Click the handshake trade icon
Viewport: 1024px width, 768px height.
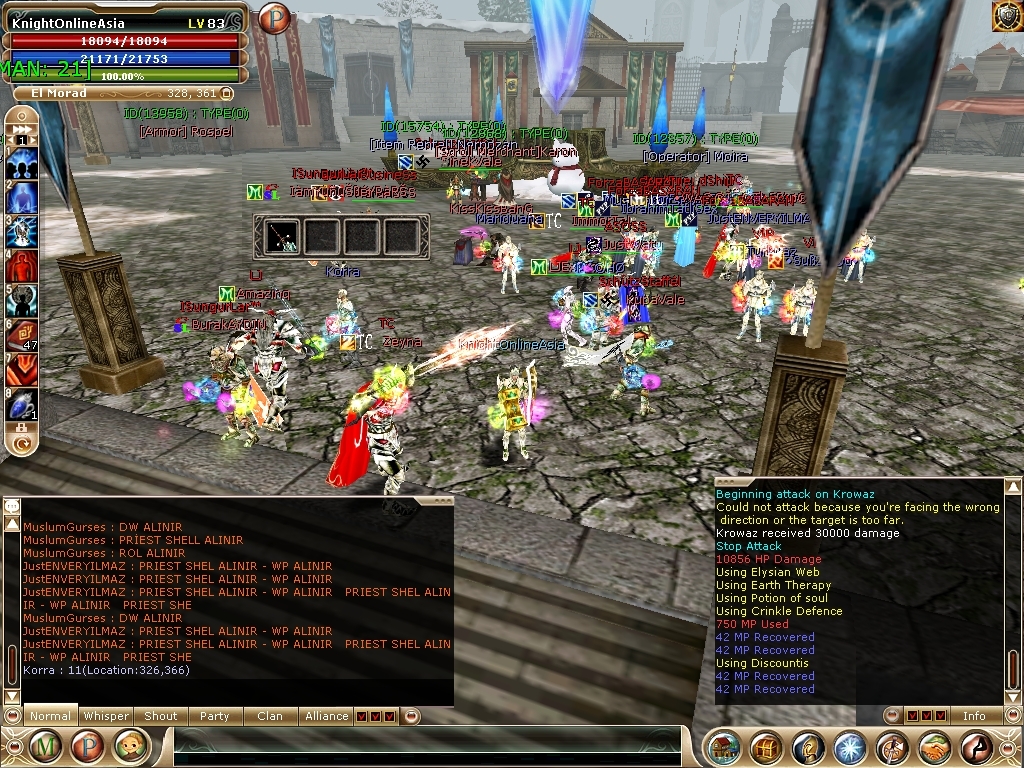coord(935,747)
